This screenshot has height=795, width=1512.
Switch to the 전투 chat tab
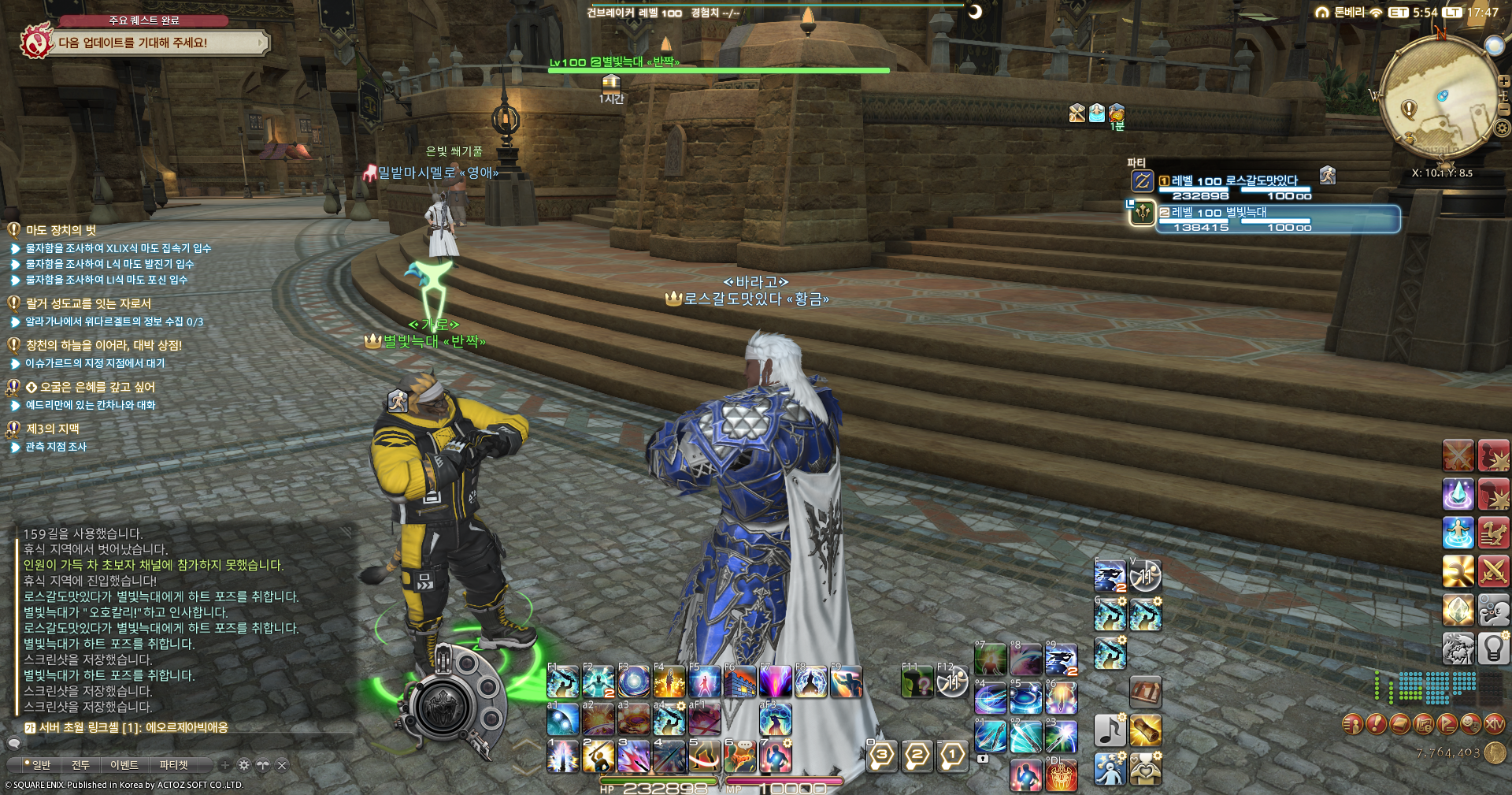coord(80,764)
